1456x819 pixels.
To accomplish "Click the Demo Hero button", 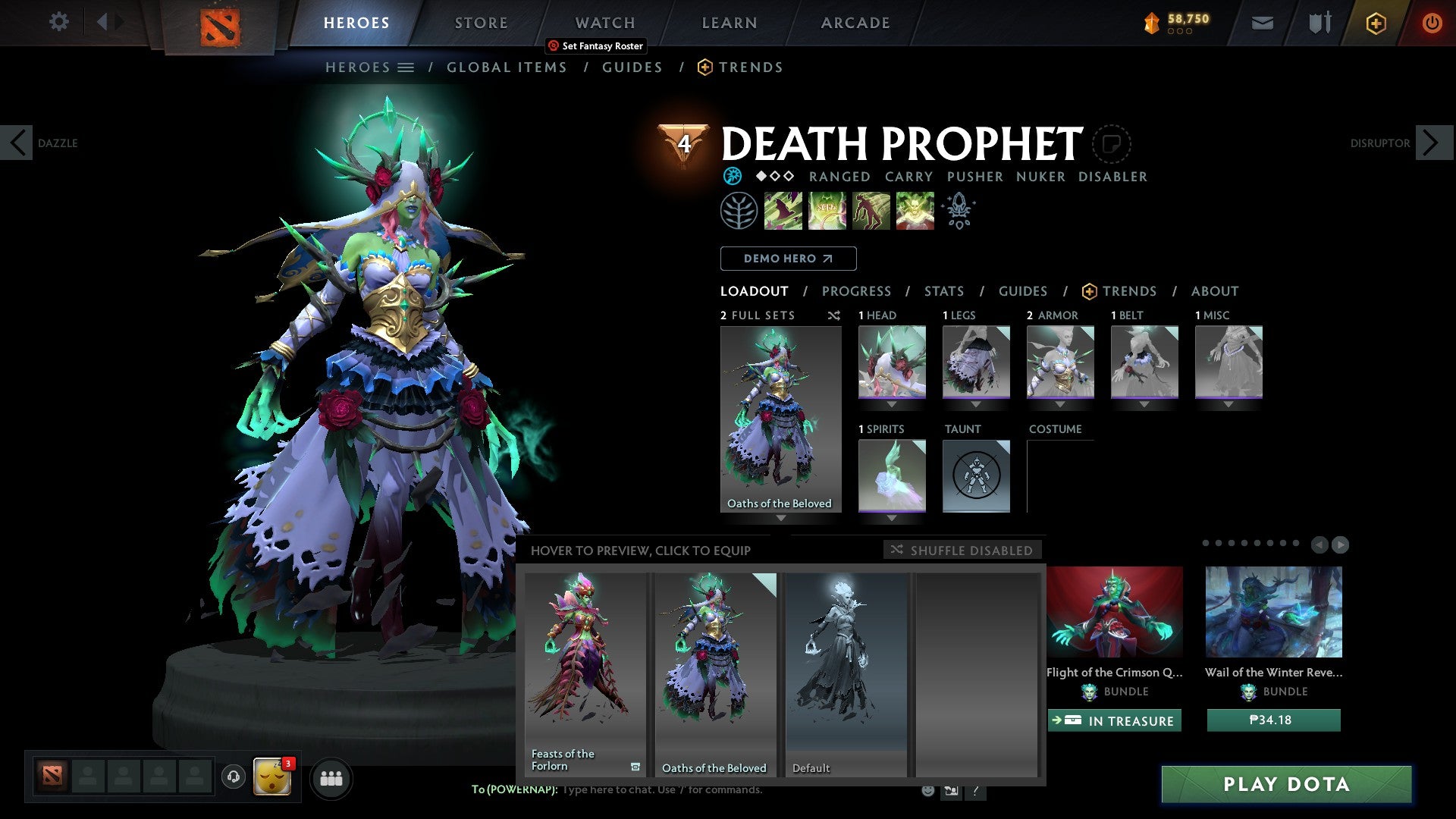I will click(788, 259).
